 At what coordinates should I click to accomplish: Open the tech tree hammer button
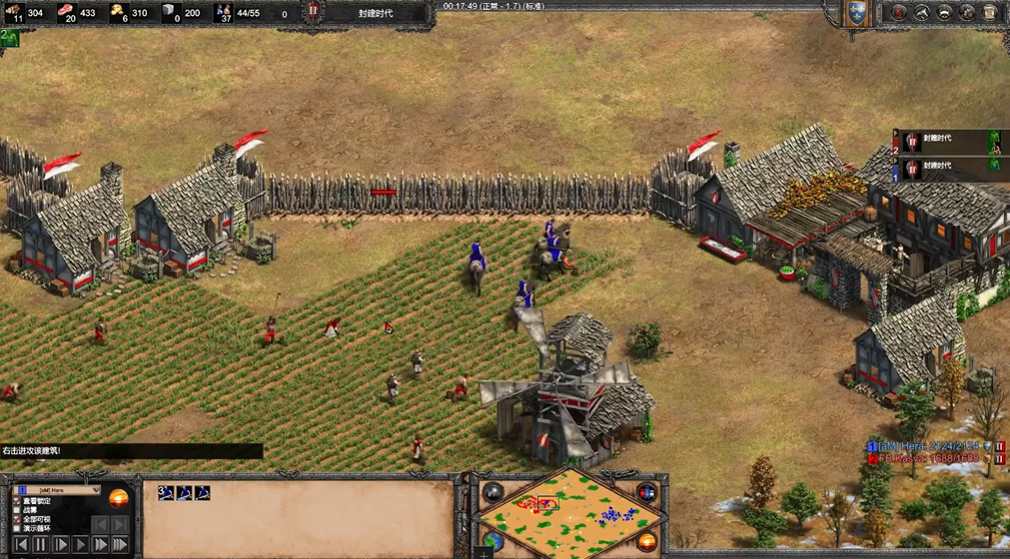click(921, 13)
